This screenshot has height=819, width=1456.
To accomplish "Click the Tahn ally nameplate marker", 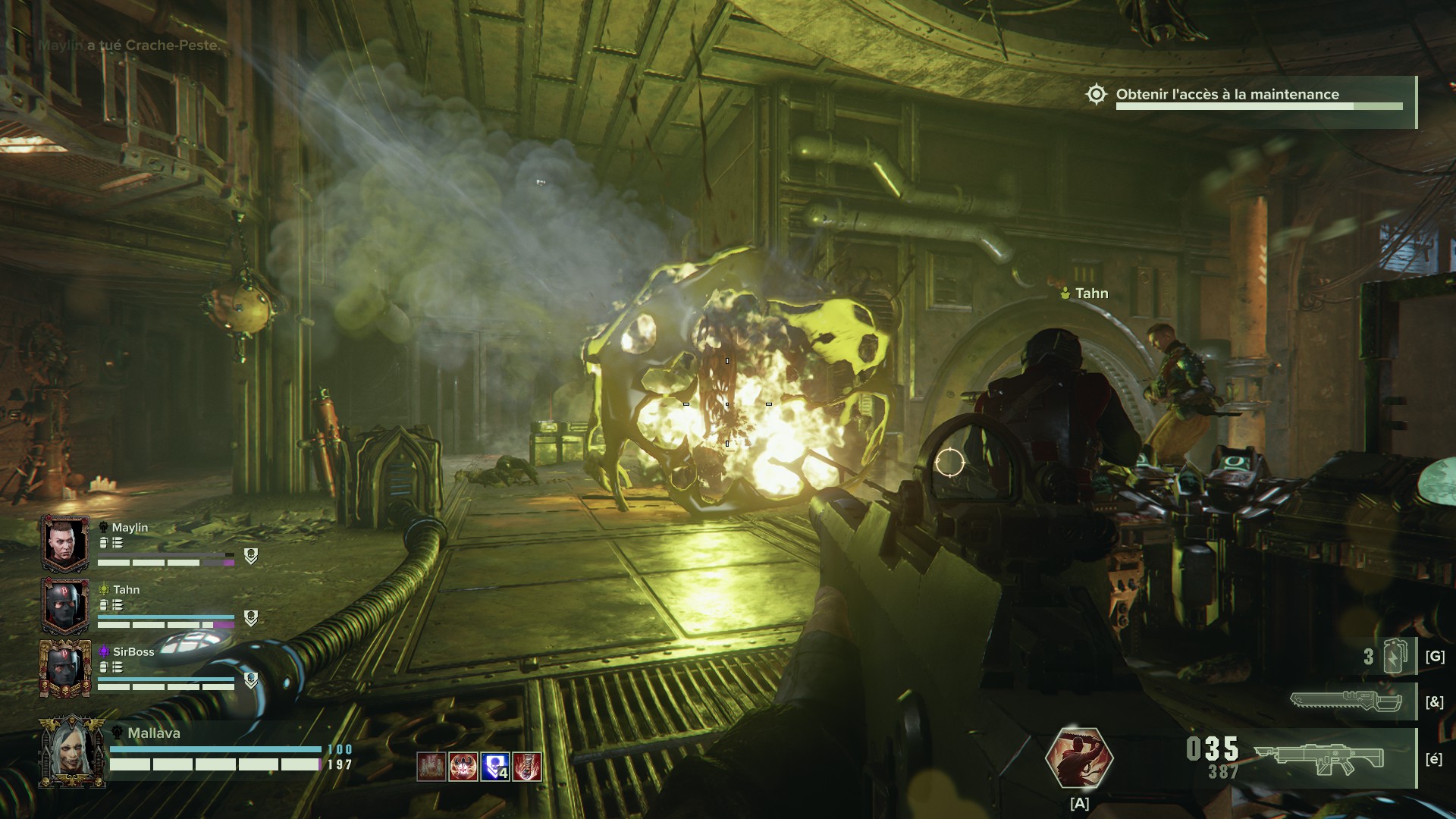I will (x=1085, y=293).
